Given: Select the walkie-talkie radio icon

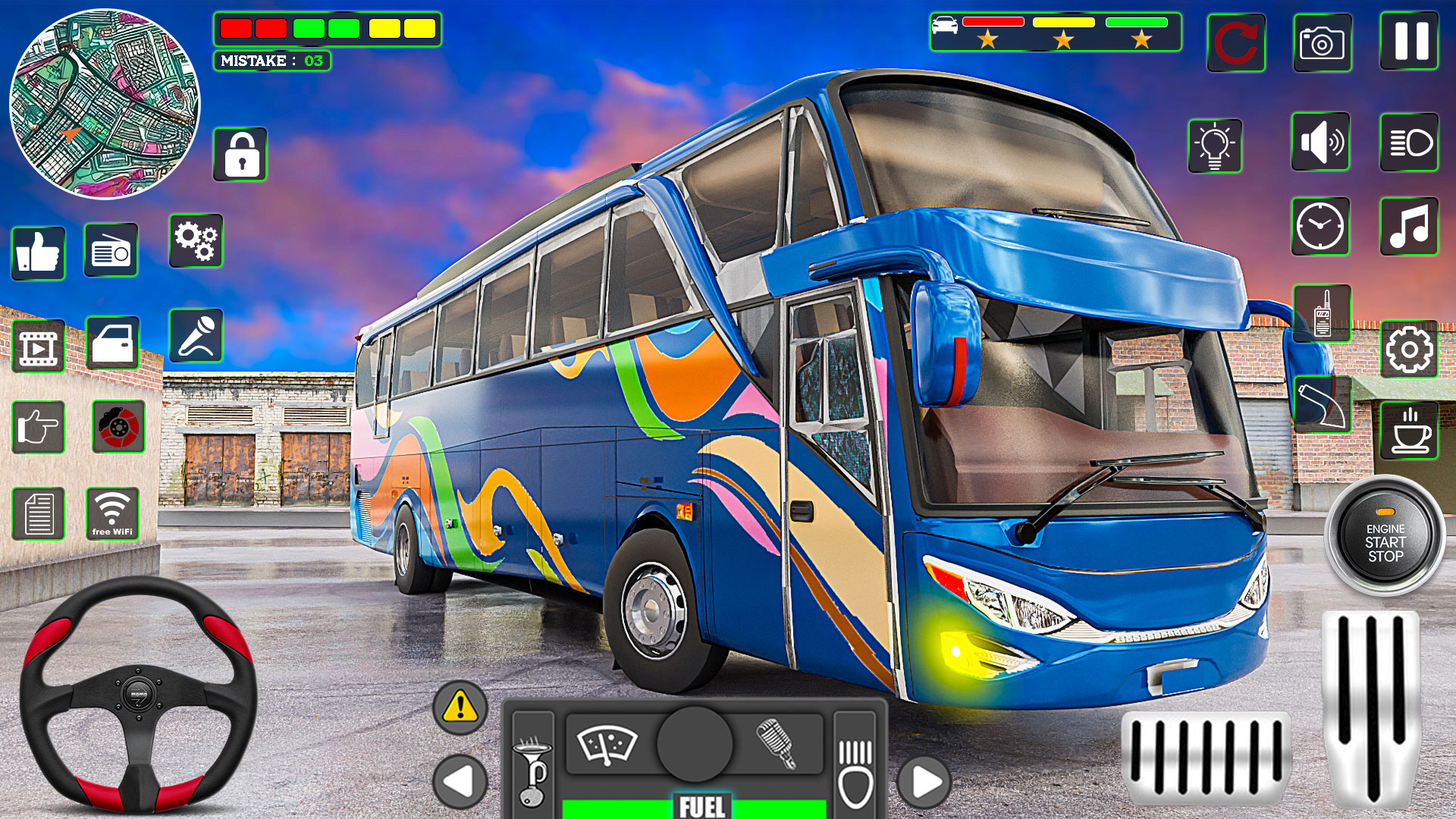Looking at the screenshot, I should pyautogui.click(x=1322, y=315).
